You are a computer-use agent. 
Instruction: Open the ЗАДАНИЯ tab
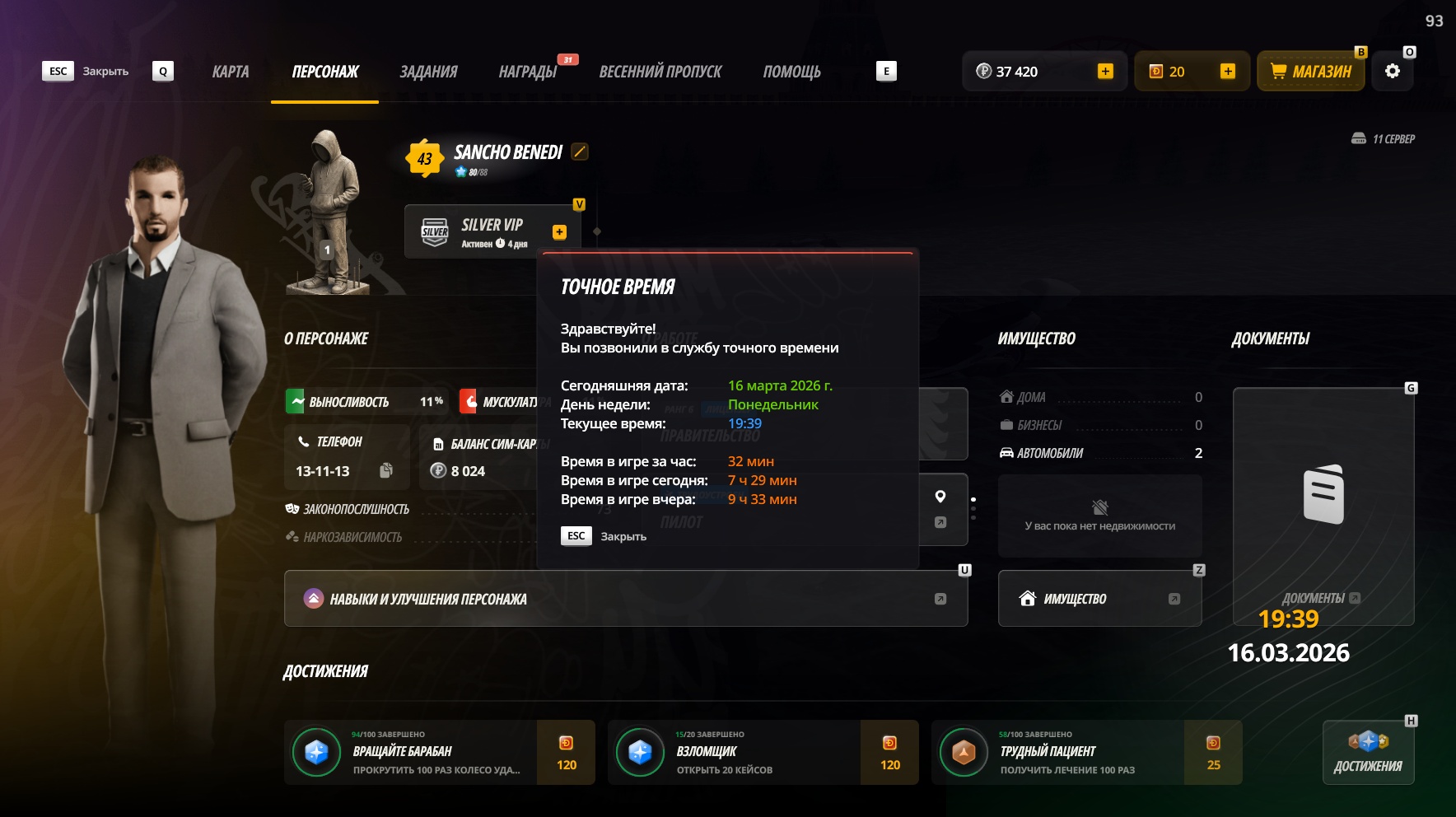click(428, 72)
